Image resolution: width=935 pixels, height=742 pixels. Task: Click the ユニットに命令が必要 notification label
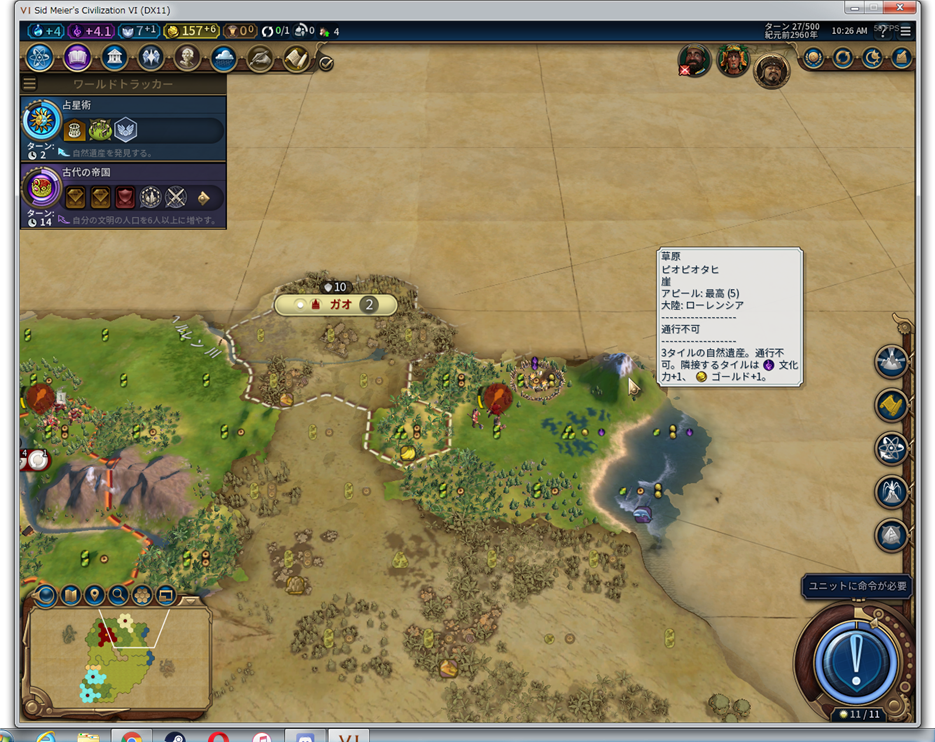point(858,586)
